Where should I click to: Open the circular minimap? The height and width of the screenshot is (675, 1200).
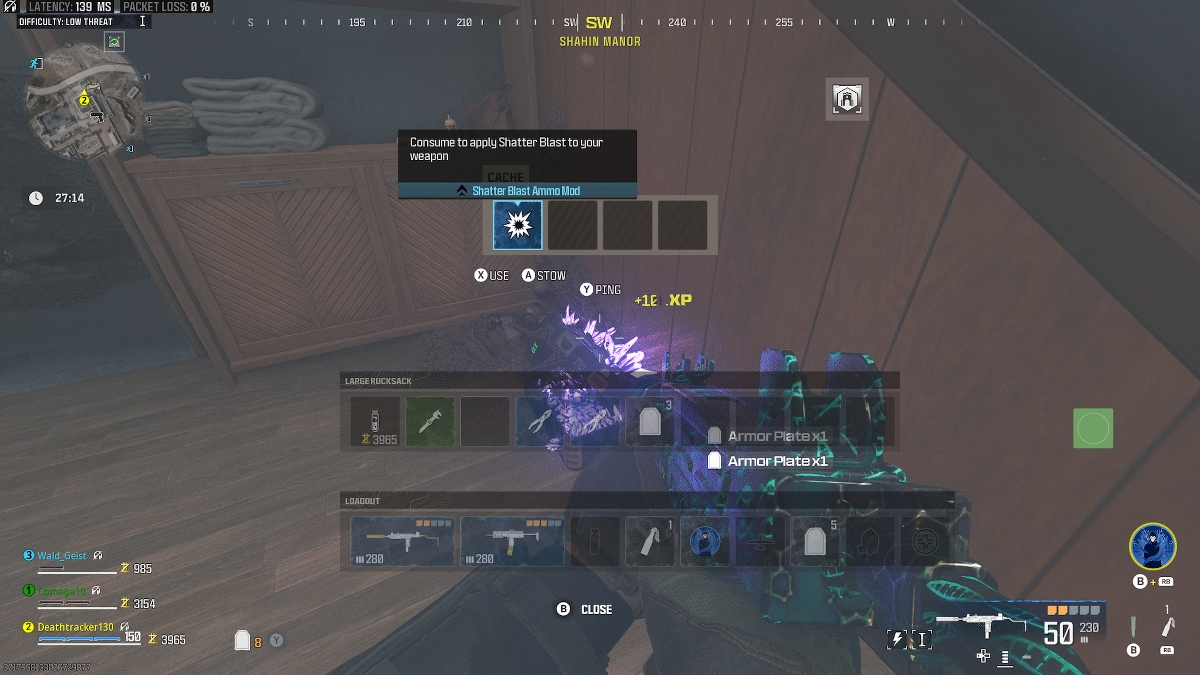(83, 108)
